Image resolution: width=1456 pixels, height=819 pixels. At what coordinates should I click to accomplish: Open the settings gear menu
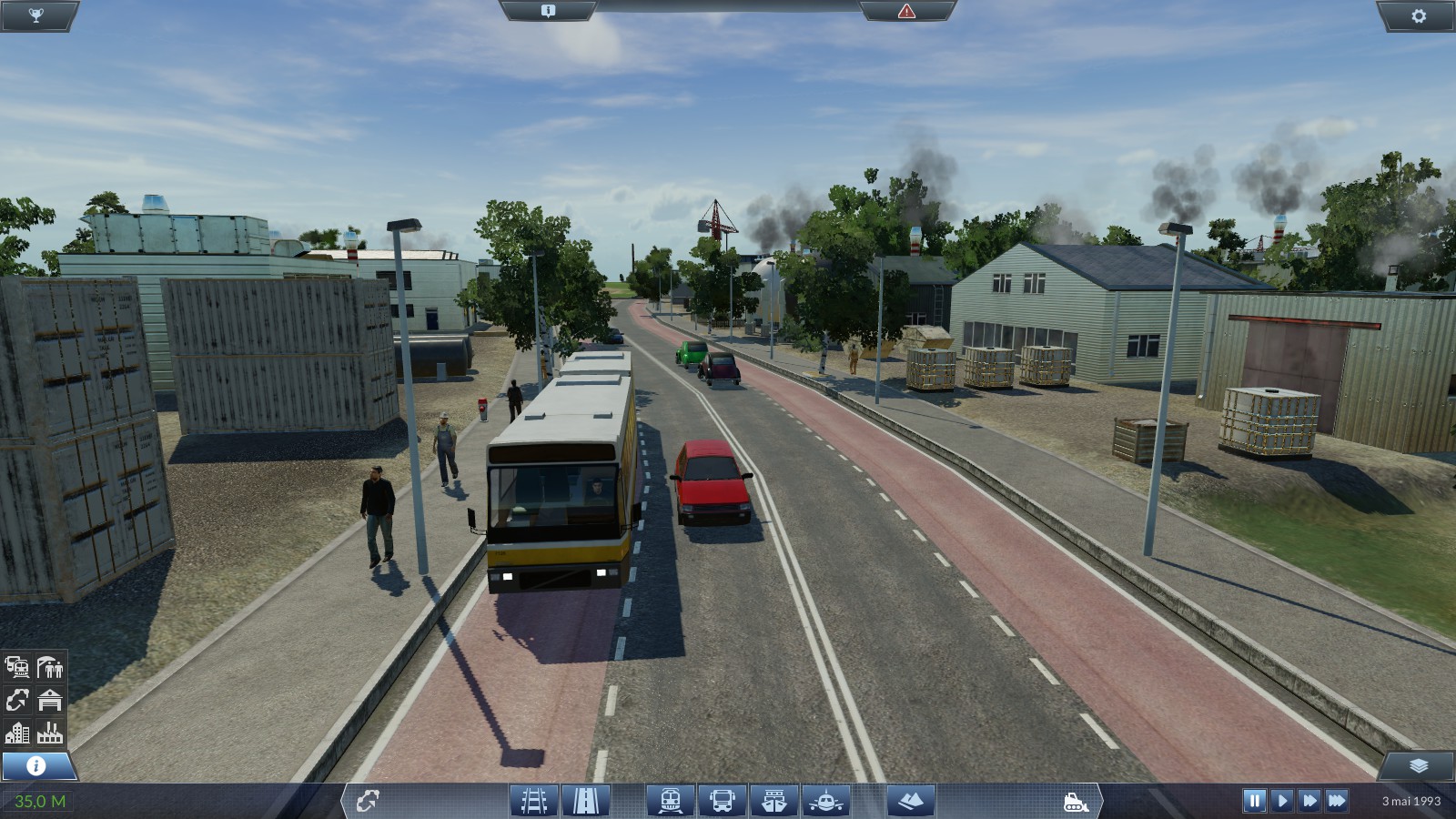pyautogui.click(x=1419, y=15)
